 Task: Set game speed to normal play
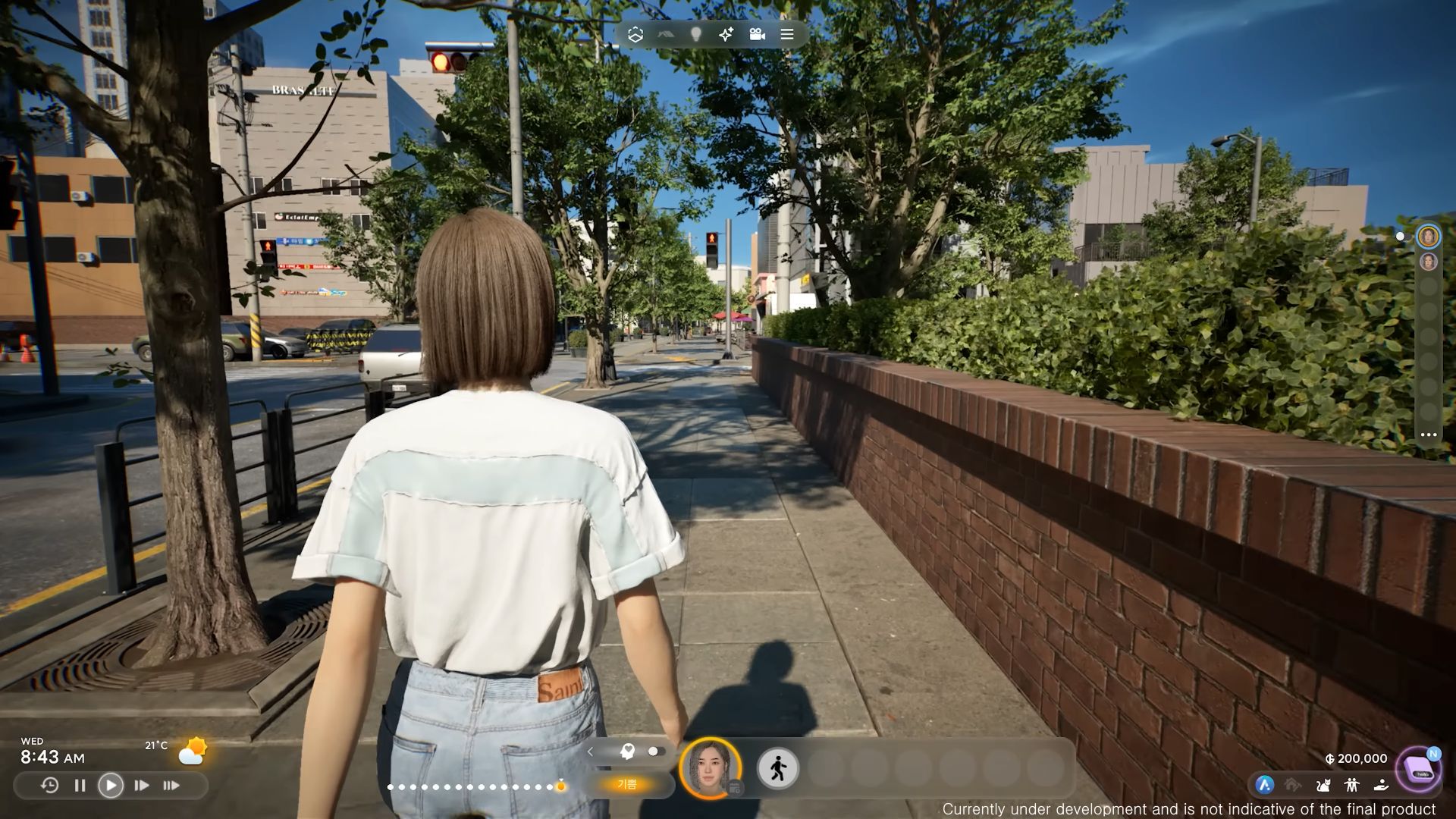[x=111, y=786]
